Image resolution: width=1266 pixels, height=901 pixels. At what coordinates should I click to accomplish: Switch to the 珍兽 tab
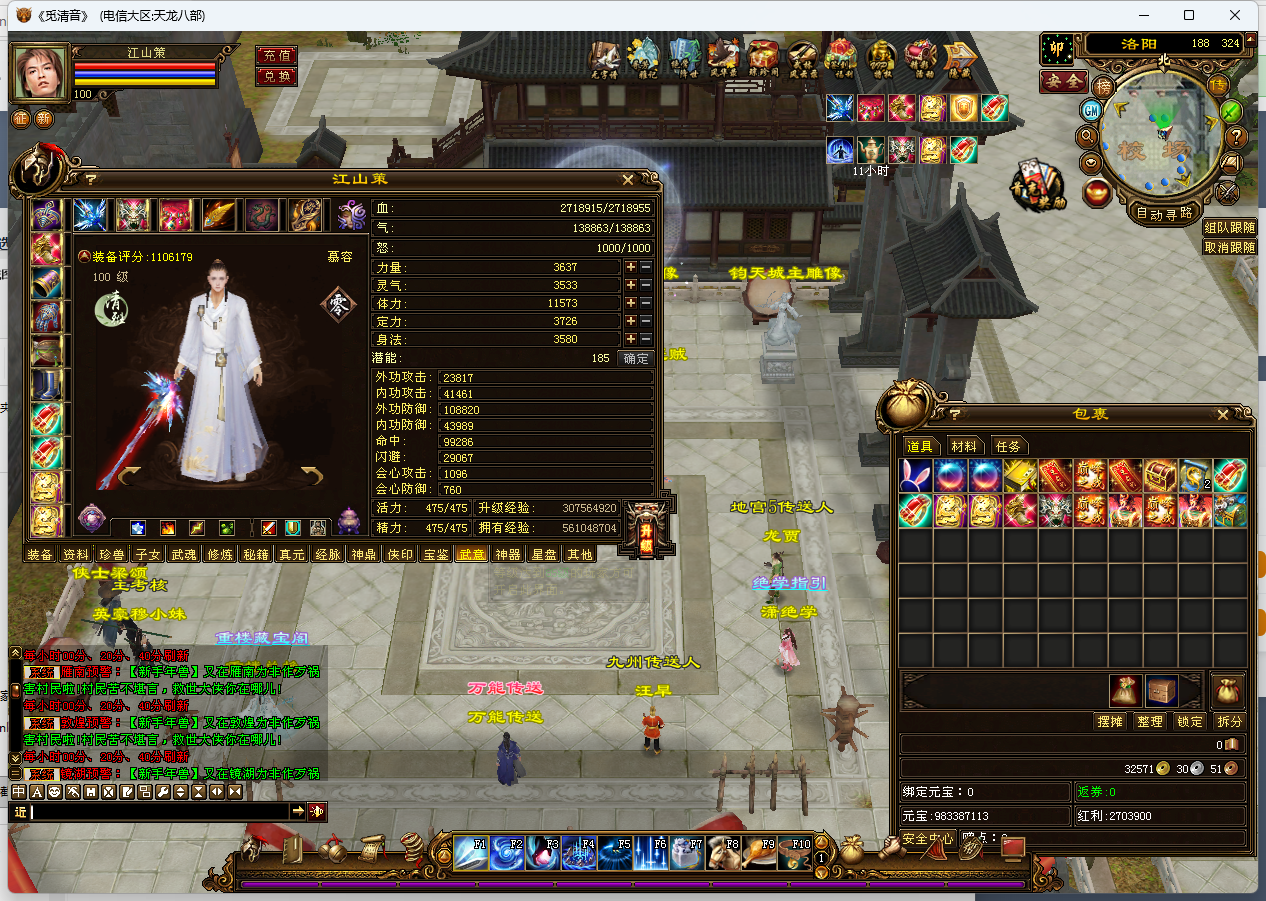(x=111, y=554)
